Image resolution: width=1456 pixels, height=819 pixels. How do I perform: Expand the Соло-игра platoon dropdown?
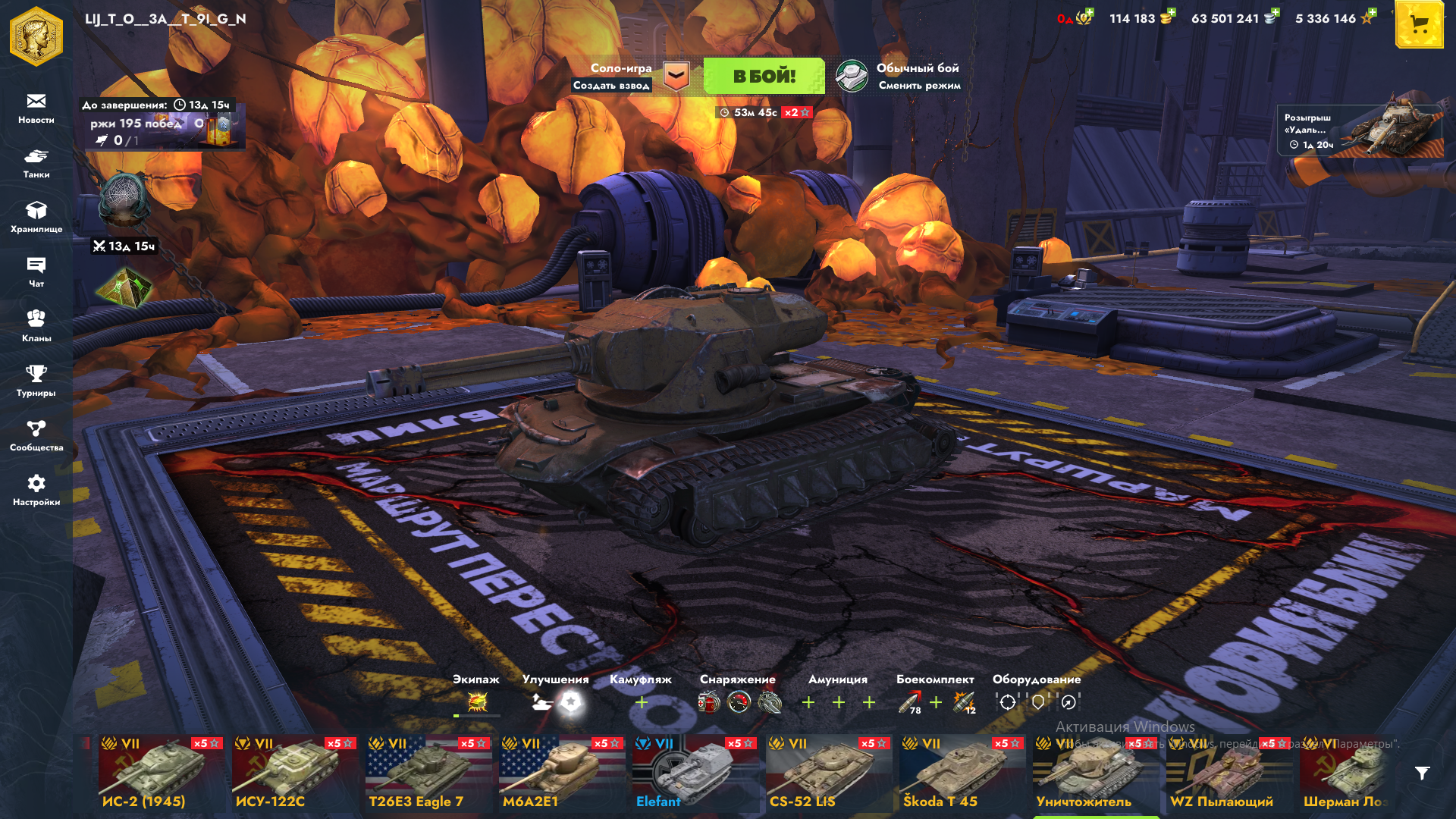point(676,76)
